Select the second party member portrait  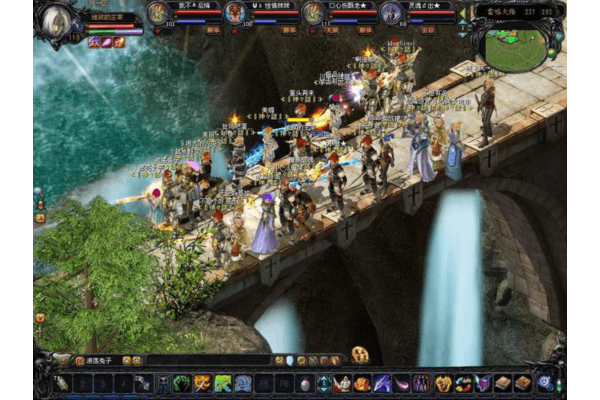click(235, 13)
